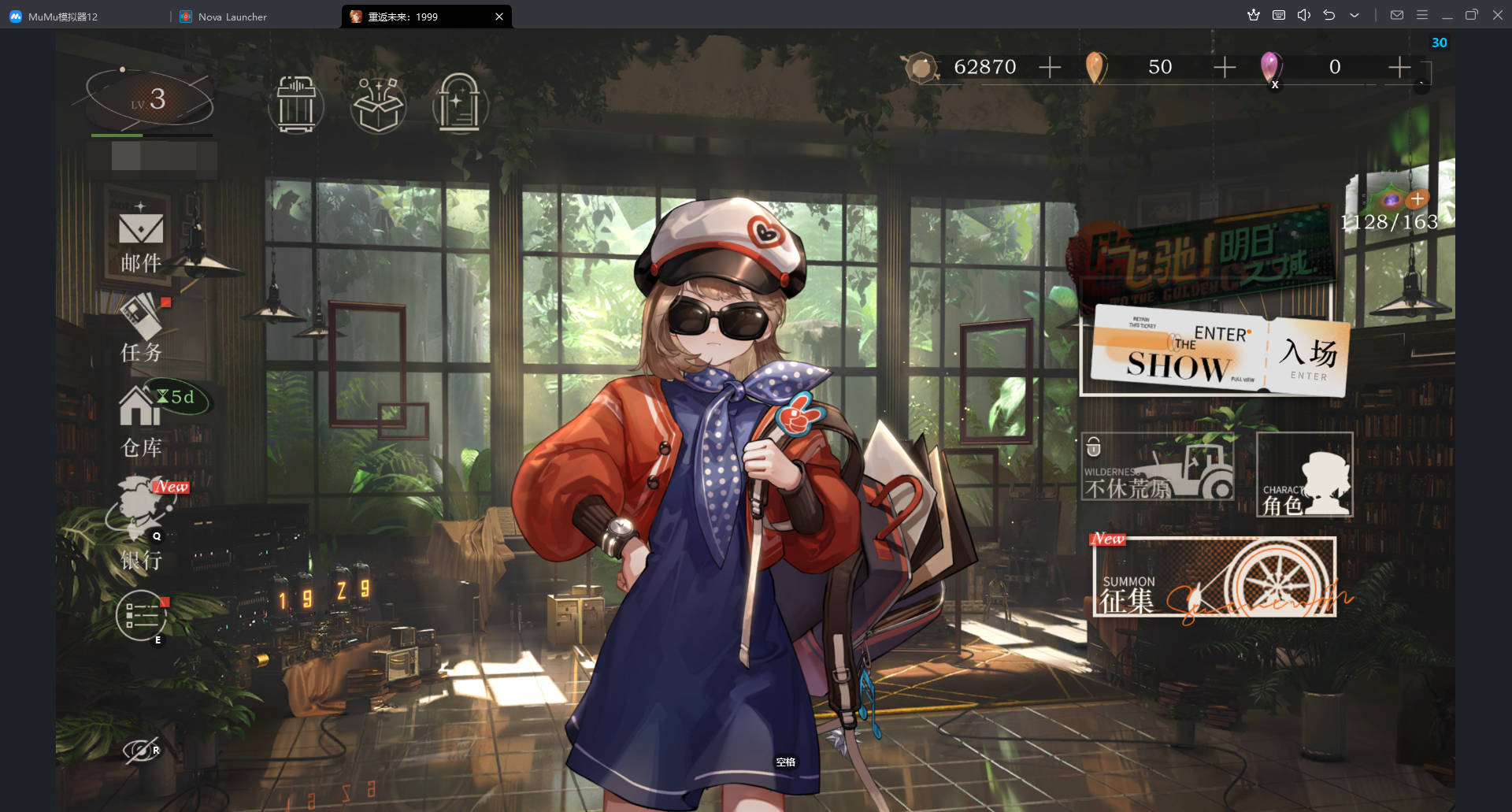The height and width of the screenshot is (812, 1512).
Task: Click the suitcase icon in top row
Action: coord(296,104)
